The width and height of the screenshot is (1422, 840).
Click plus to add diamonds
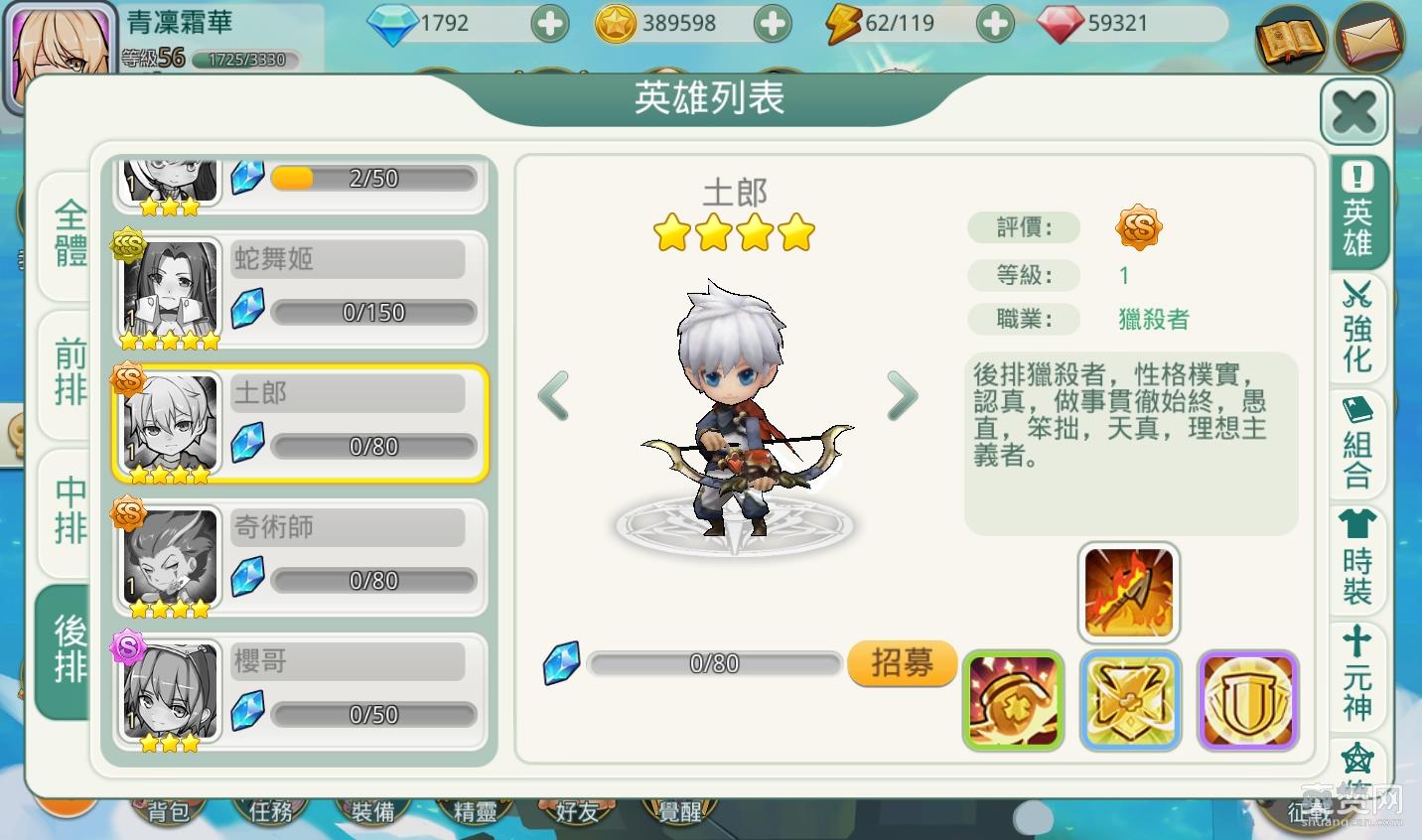(550, 22)
